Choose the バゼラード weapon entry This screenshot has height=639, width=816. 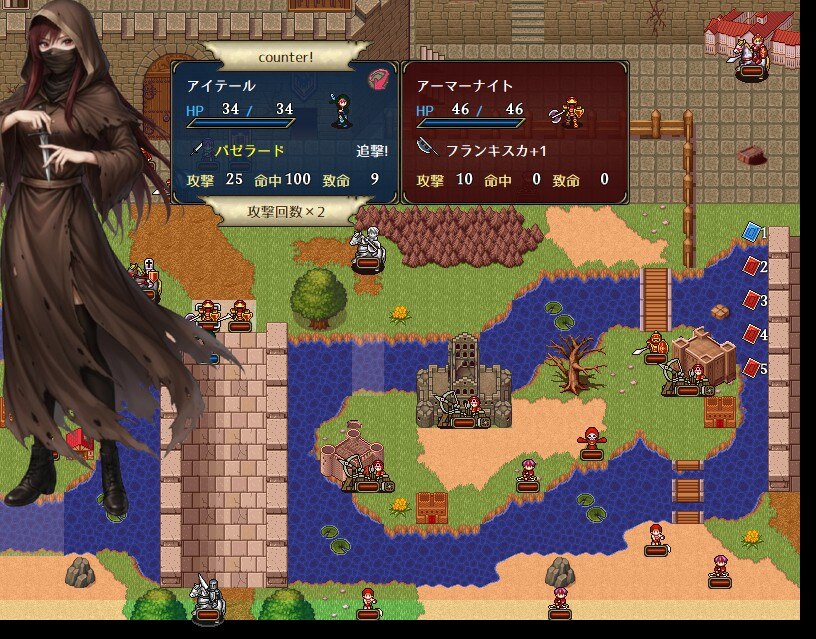(x=252, y=151)
